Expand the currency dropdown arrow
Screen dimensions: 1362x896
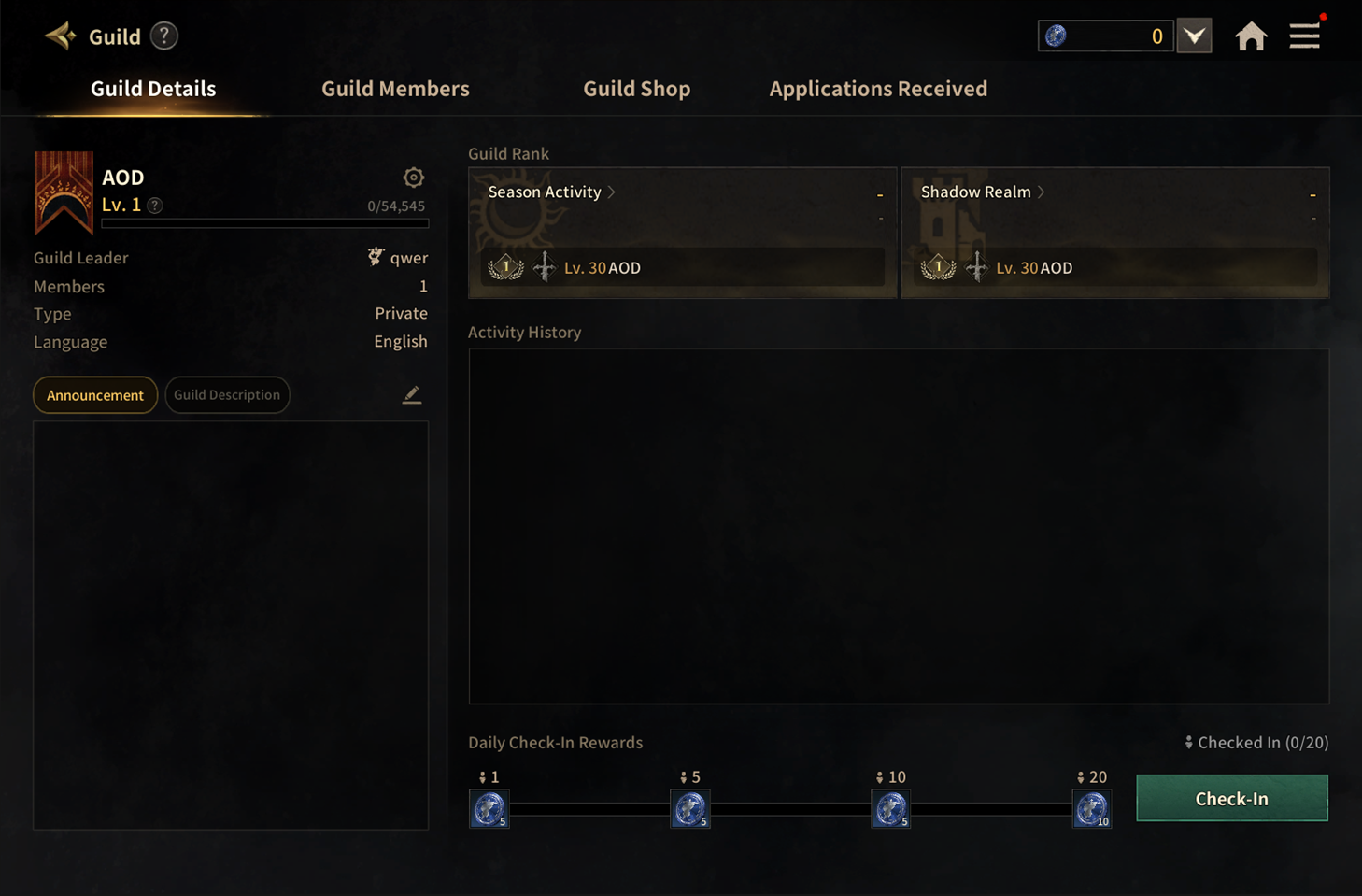point(1194,36)
